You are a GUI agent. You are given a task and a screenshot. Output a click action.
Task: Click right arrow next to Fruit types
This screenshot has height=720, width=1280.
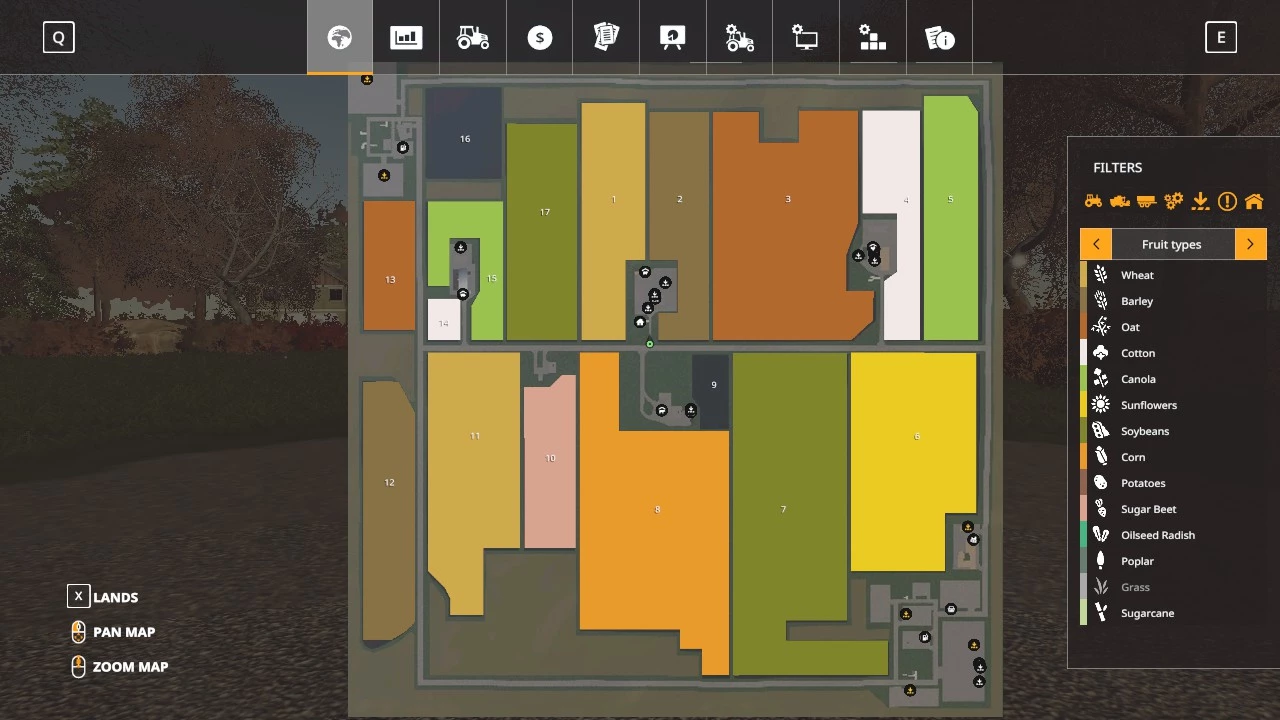click(1250, 243)
